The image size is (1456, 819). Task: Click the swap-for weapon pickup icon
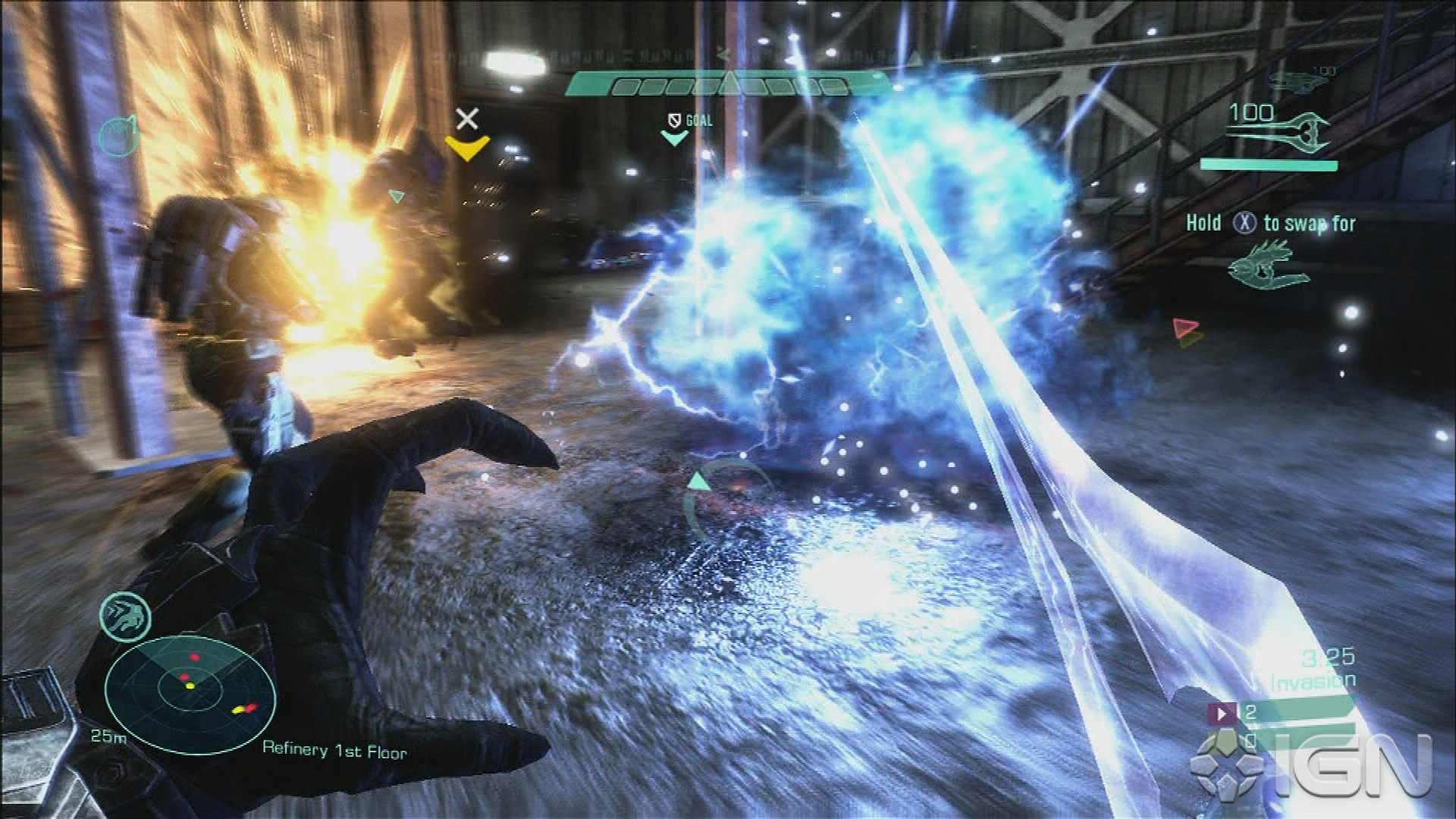[1269, 265]
